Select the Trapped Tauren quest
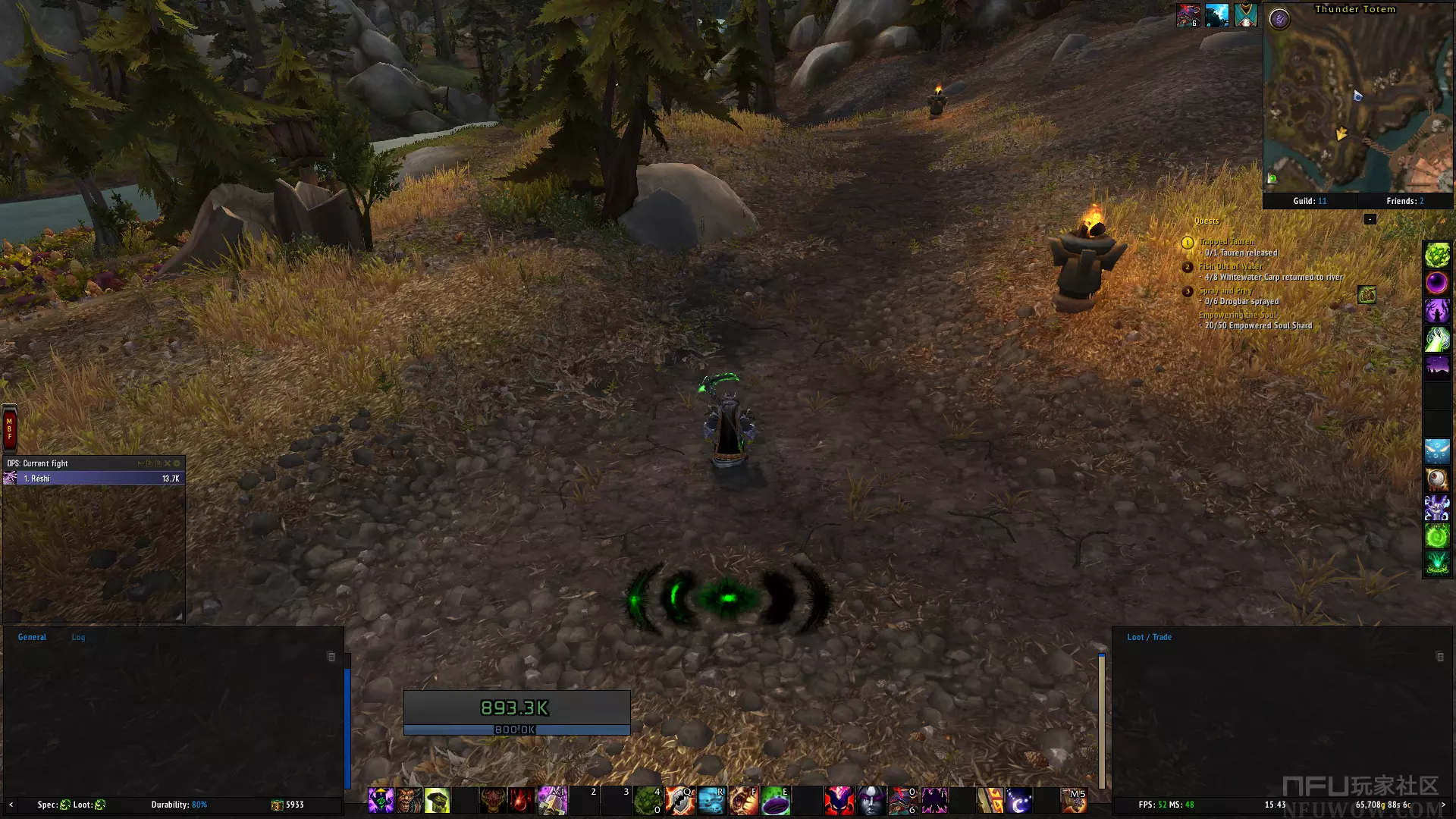 coord(1226,242)
